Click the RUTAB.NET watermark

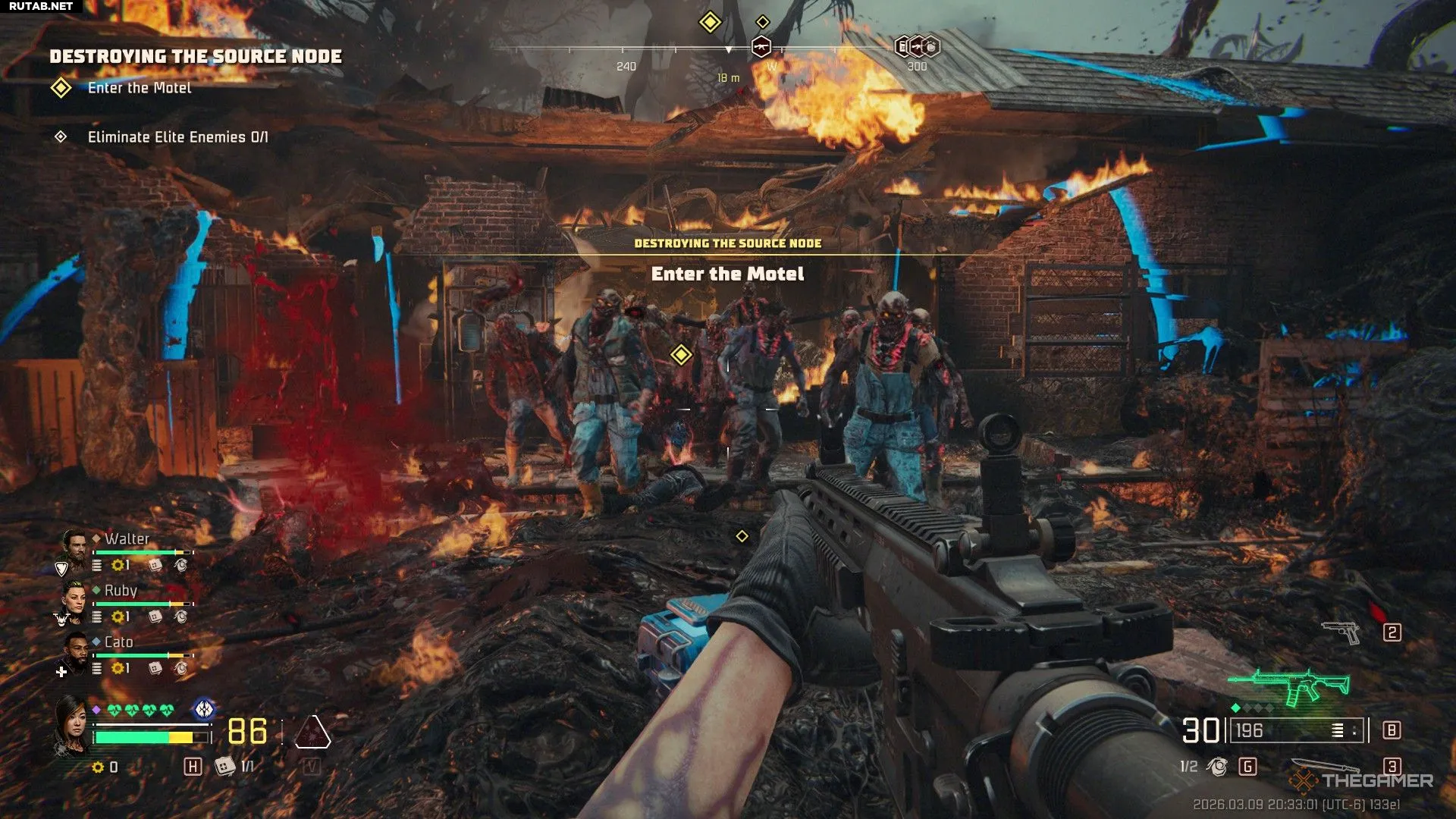(x=41, y=6)
